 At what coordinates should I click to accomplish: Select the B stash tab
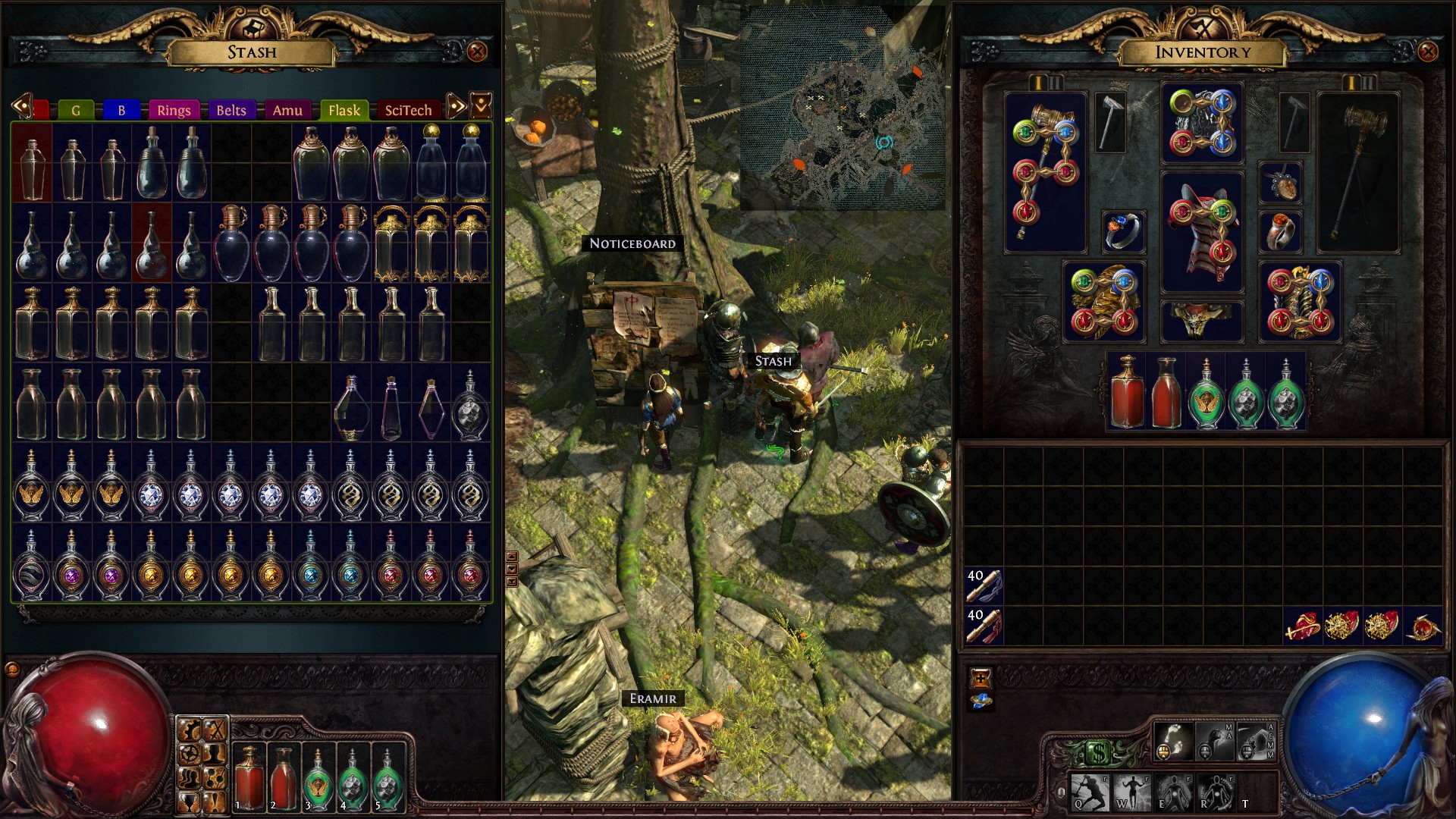(121, 110)
